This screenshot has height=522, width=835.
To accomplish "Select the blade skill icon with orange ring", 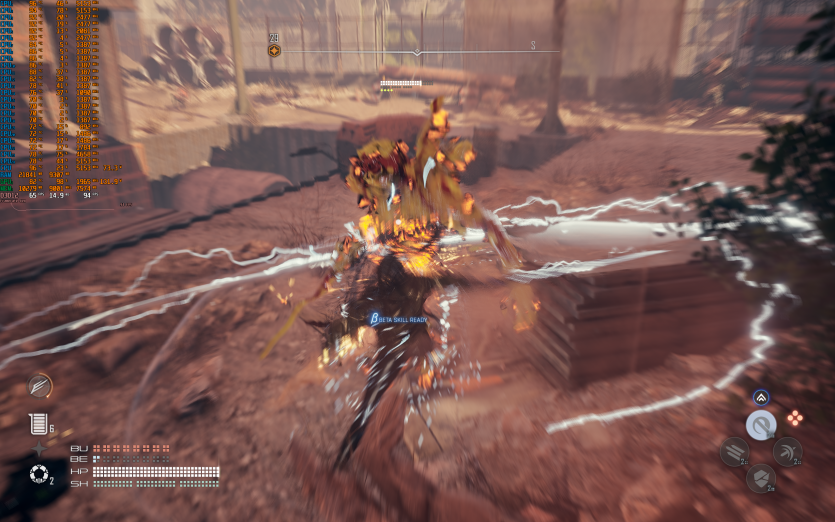I will click(40, 385).
